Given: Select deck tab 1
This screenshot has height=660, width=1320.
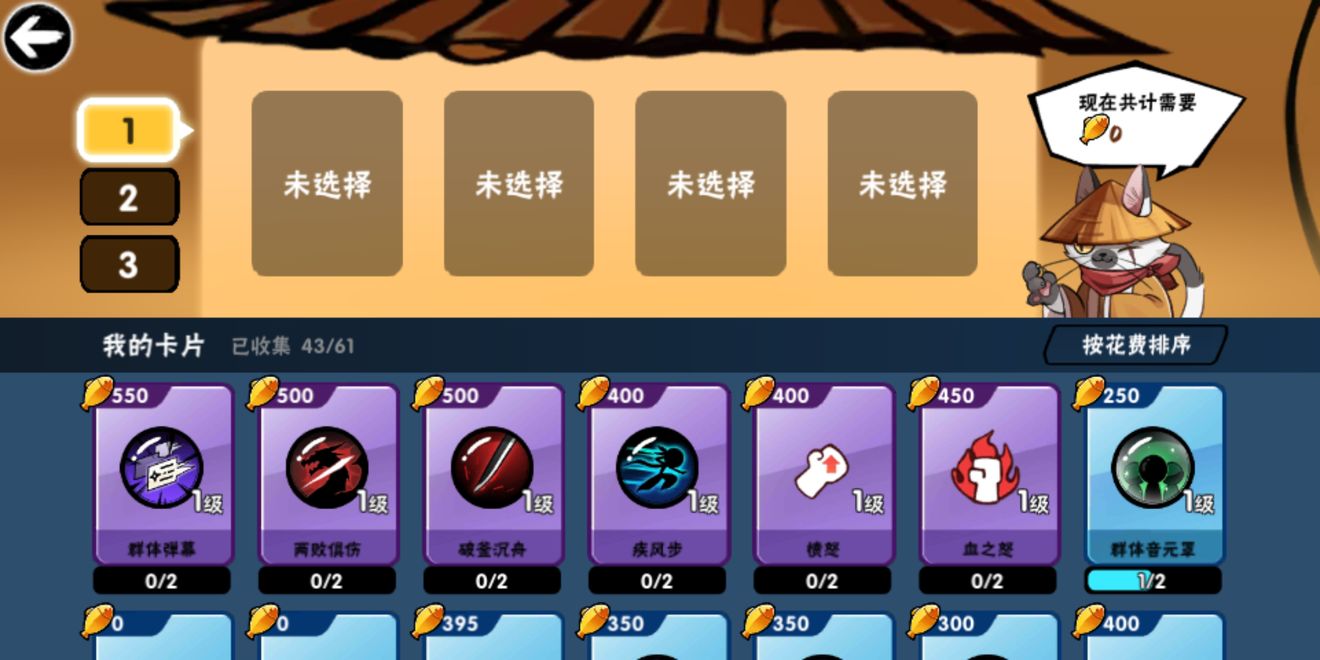Looking at the screenshot, I should (x=128, y=131).
